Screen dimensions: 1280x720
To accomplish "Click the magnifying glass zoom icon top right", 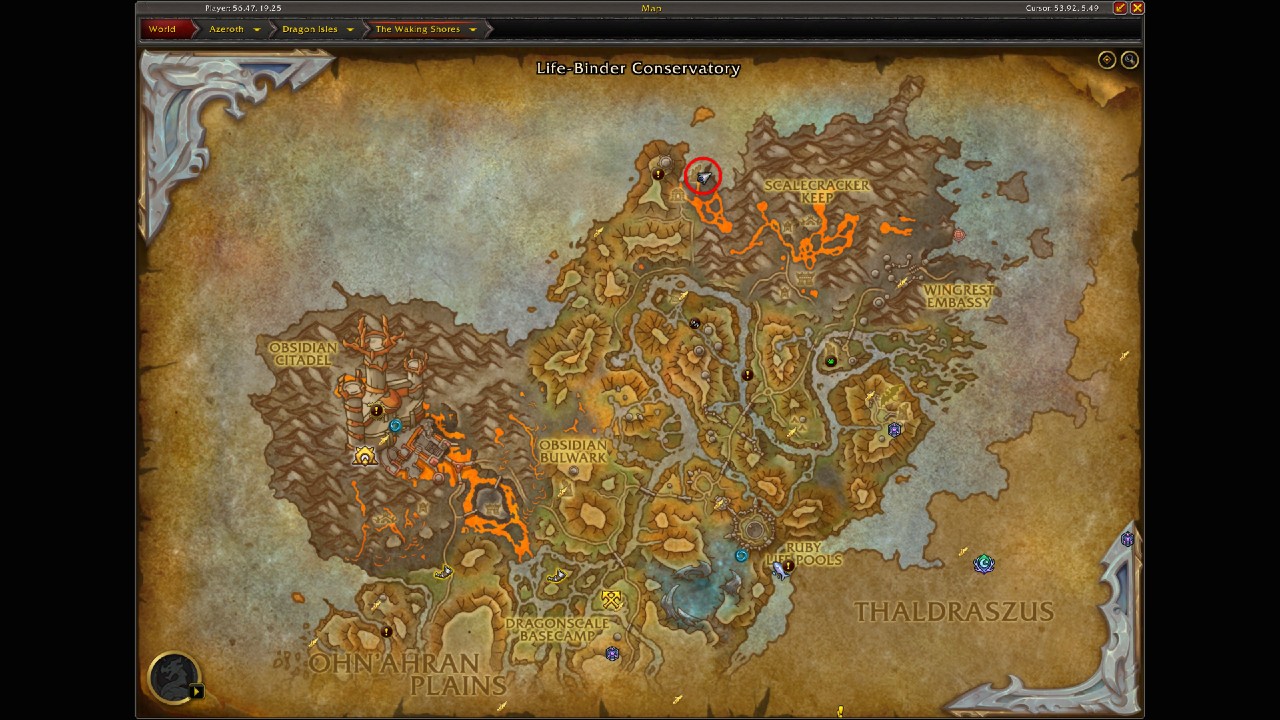I will tap(1130, 59).
